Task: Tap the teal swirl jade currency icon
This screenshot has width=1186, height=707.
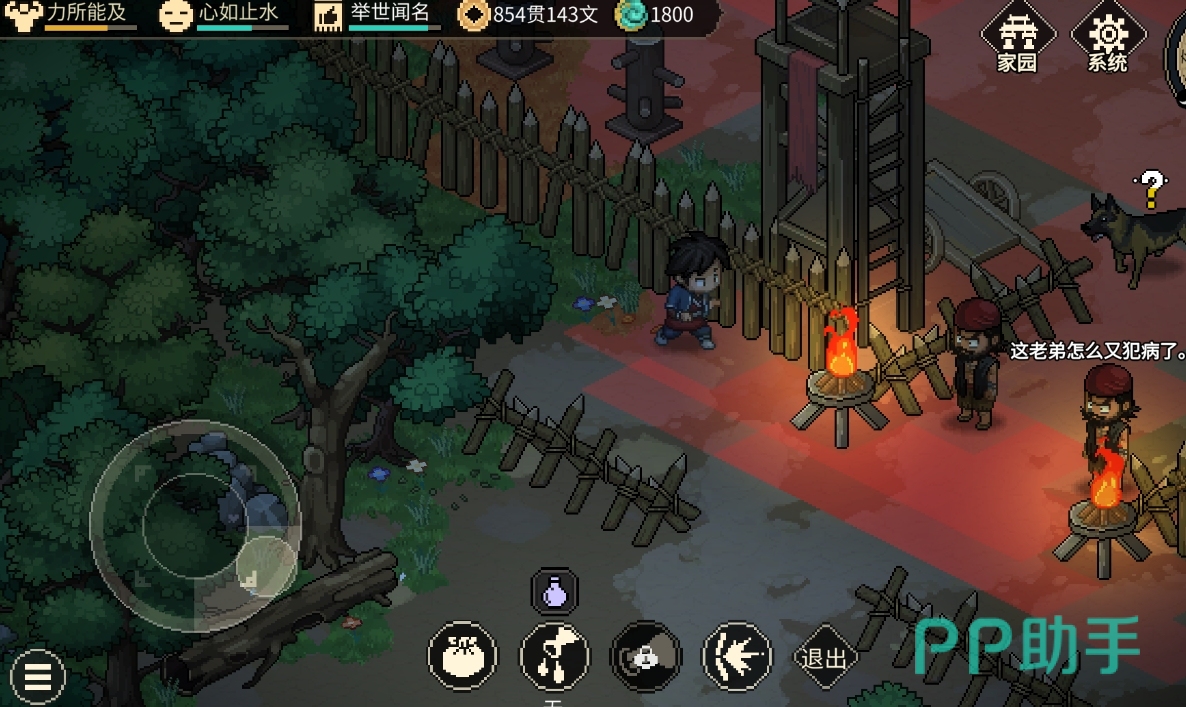Action: click(x=631, y=15)
